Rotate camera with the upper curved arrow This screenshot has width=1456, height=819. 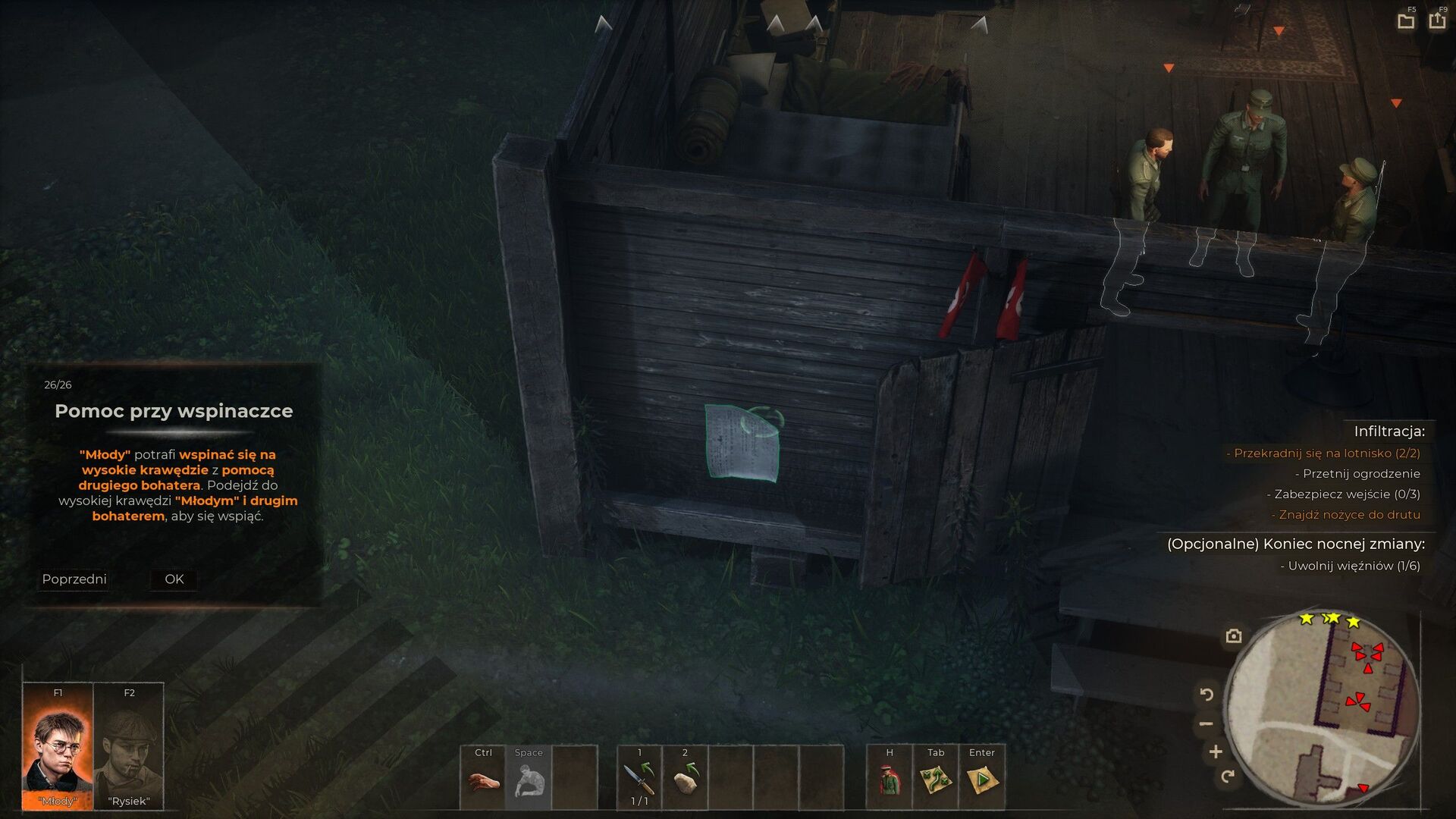1207,694
